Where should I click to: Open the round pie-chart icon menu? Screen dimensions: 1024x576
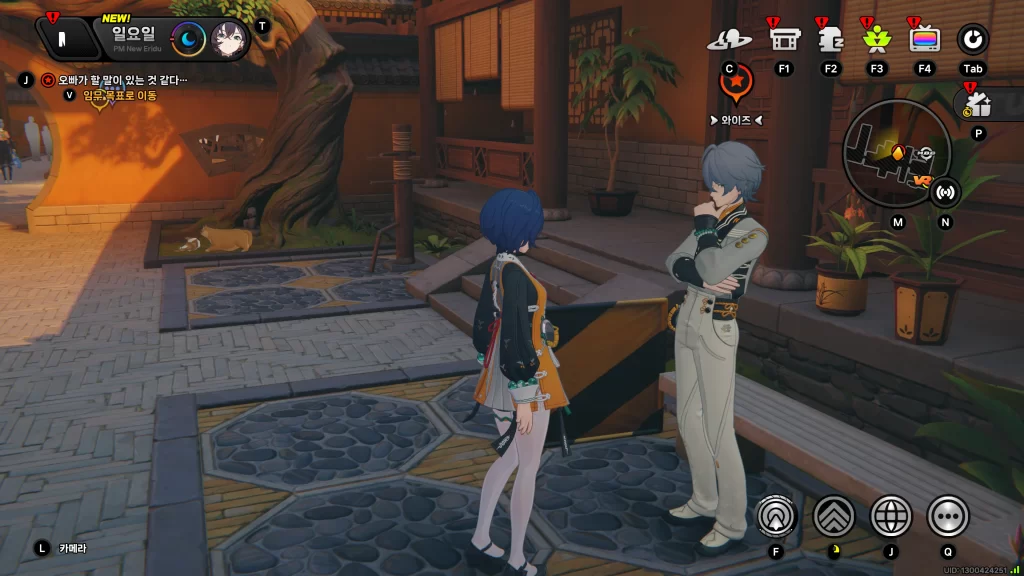tap(973, 39)
